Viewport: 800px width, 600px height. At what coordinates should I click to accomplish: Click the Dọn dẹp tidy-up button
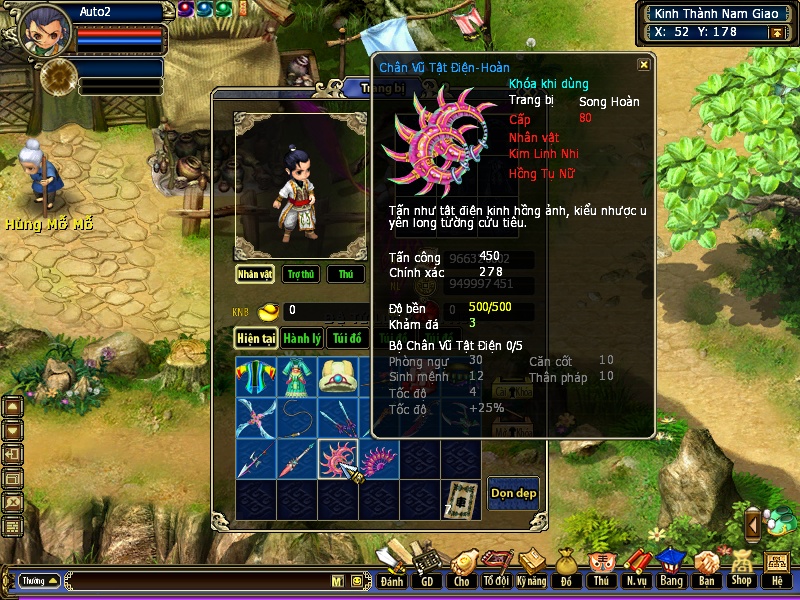513,493
